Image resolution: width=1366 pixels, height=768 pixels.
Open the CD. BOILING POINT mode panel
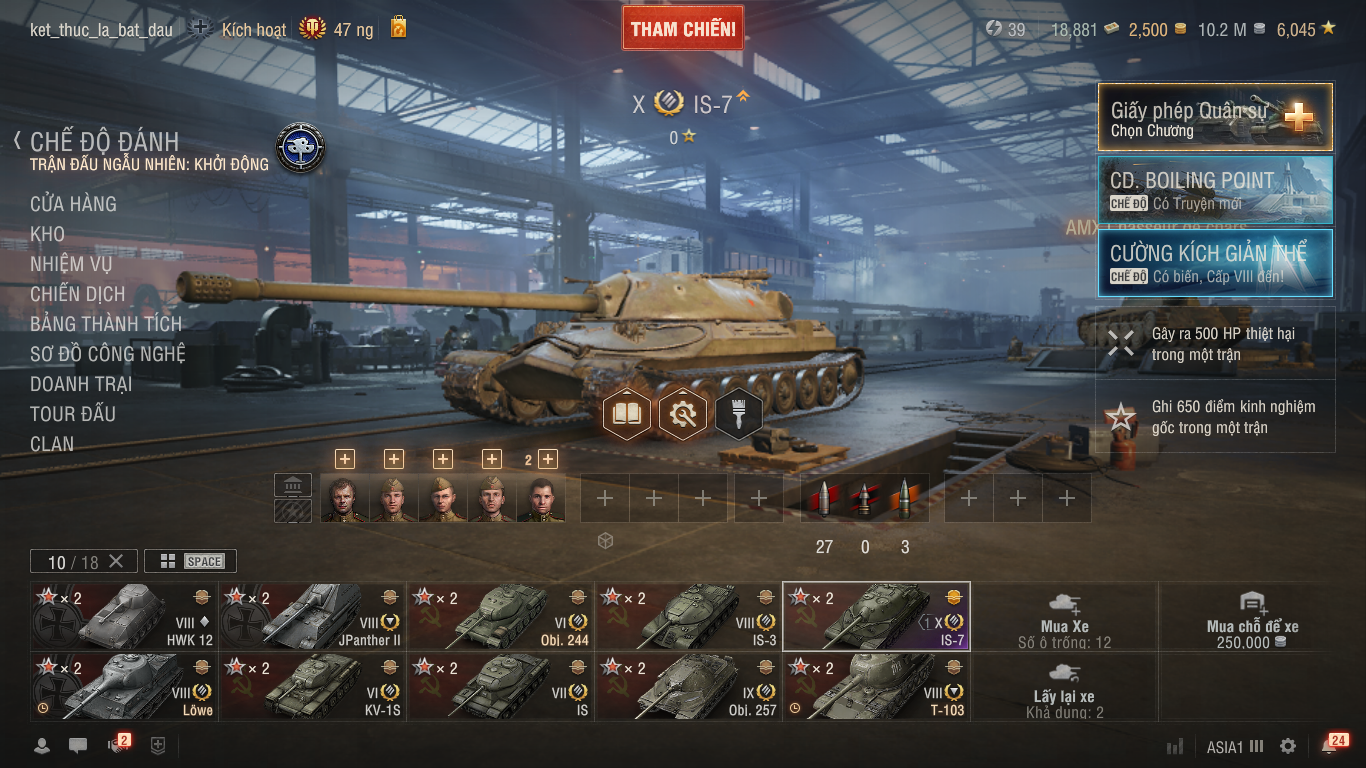1214,189
